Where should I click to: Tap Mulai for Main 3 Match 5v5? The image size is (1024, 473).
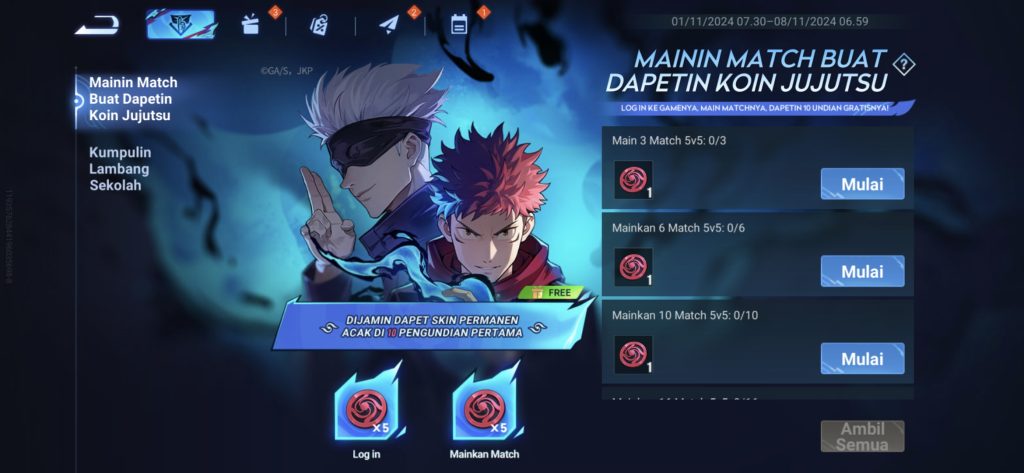tap(862, 184)
